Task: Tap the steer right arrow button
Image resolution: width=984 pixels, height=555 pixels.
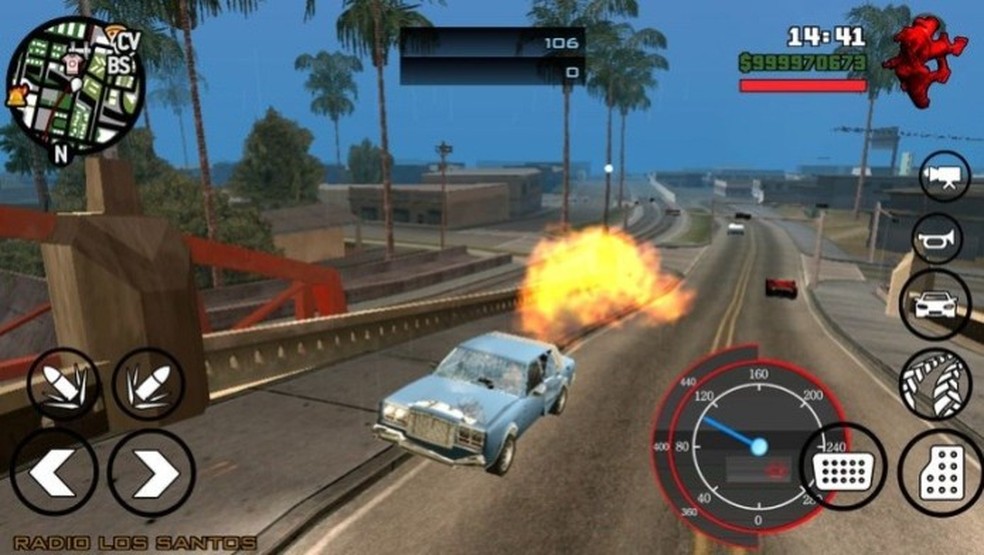Action: click(151, 472)
